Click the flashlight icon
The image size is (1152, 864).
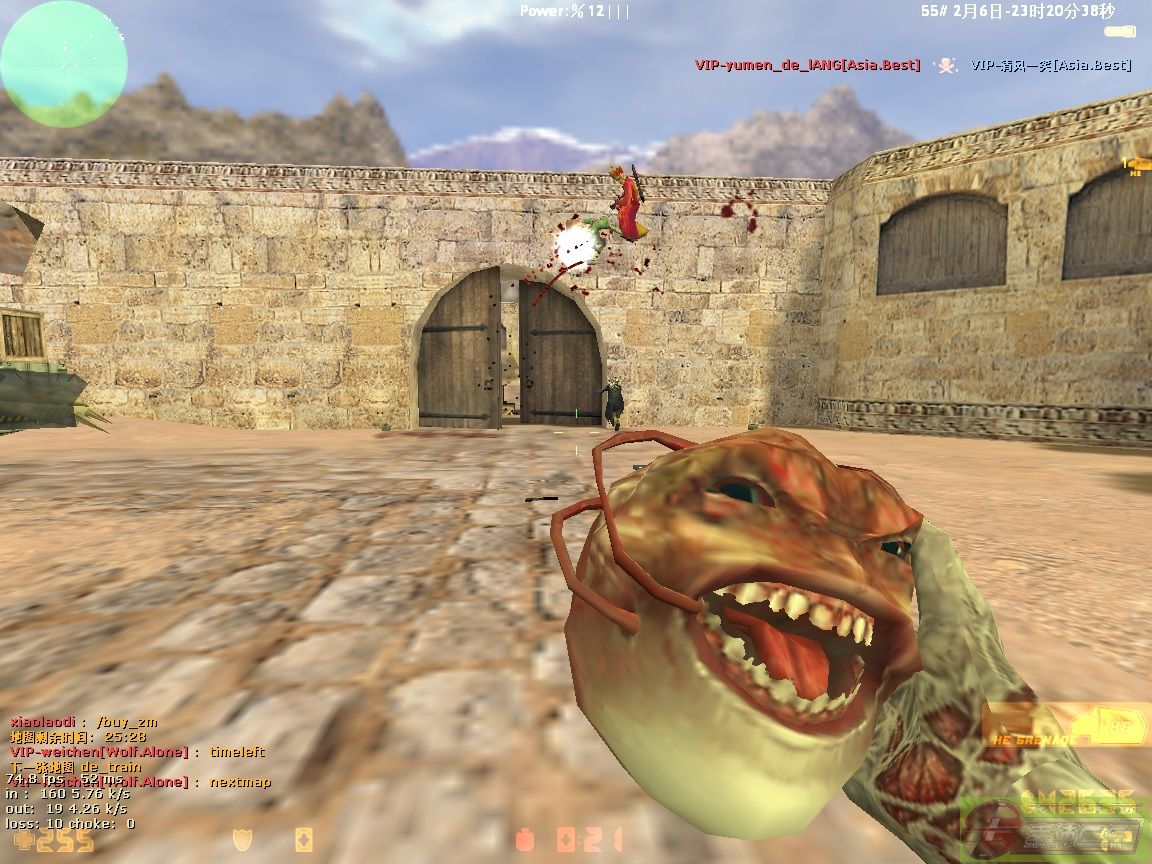(1119, 32)
